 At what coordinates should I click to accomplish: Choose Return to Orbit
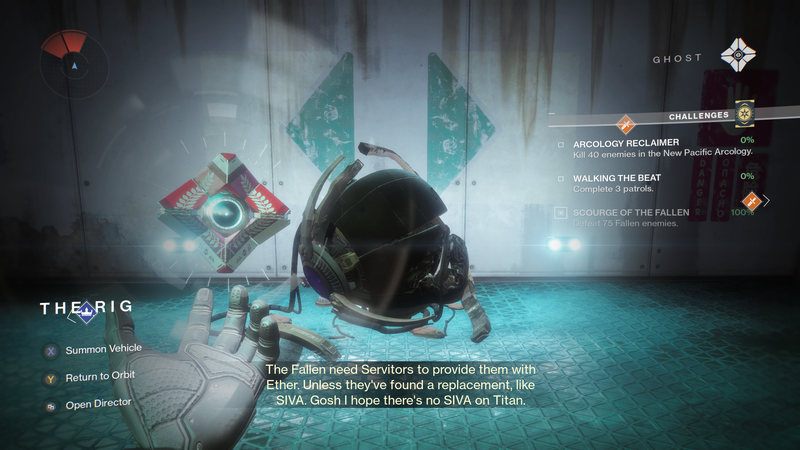coord(100,376)
